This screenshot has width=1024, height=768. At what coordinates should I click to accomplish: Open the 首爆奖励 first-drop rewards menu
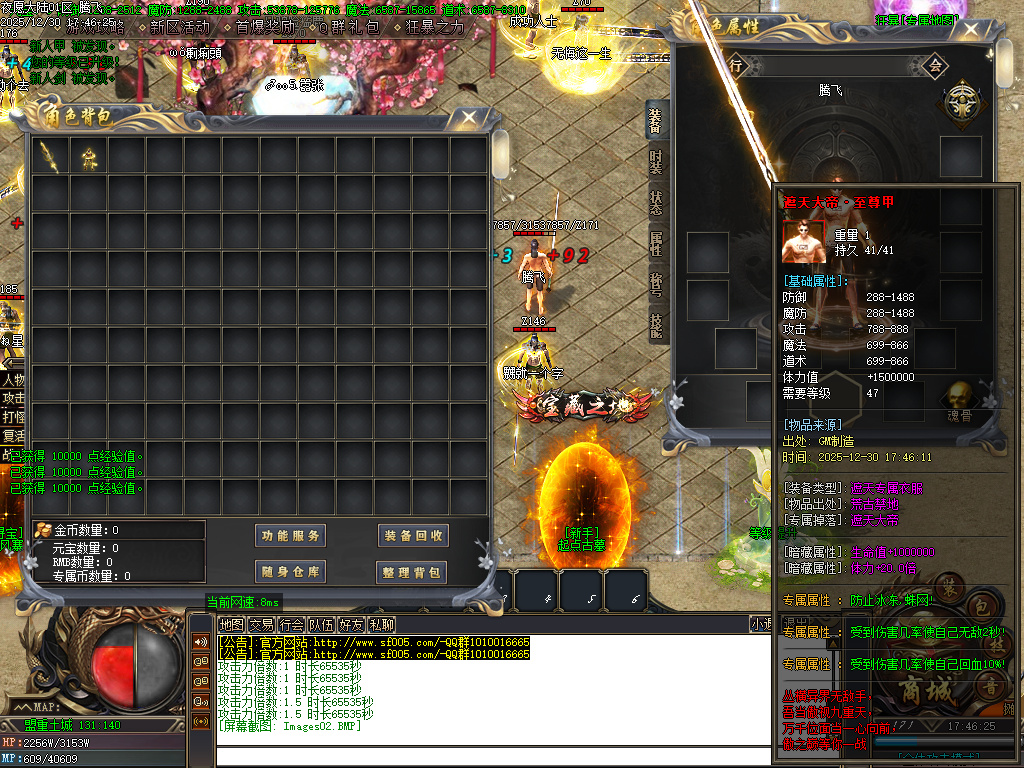pos(264,27)
